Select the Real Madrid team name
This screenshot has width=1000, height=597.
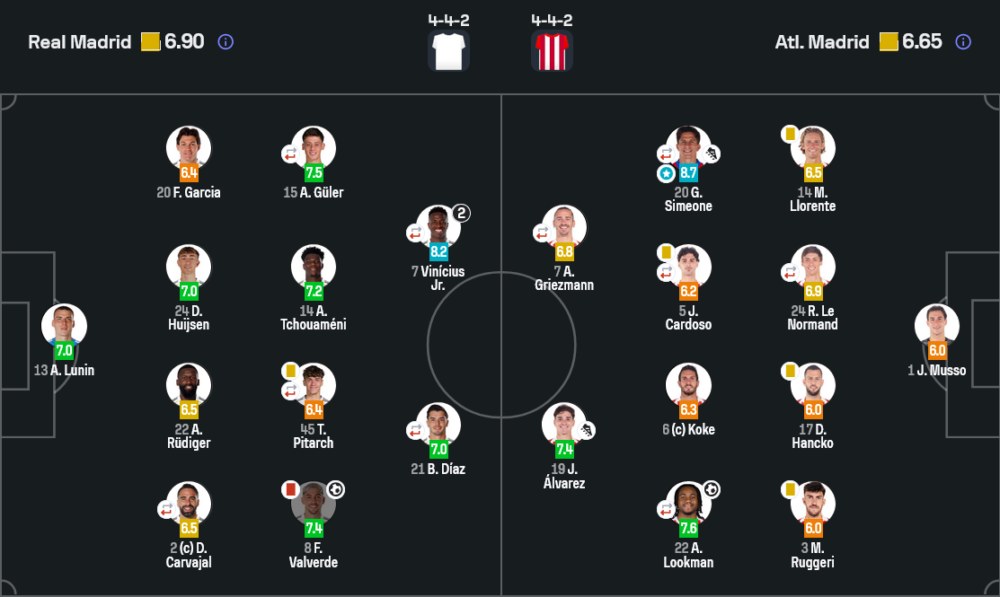pyautogui.click(x=80, y=42)
